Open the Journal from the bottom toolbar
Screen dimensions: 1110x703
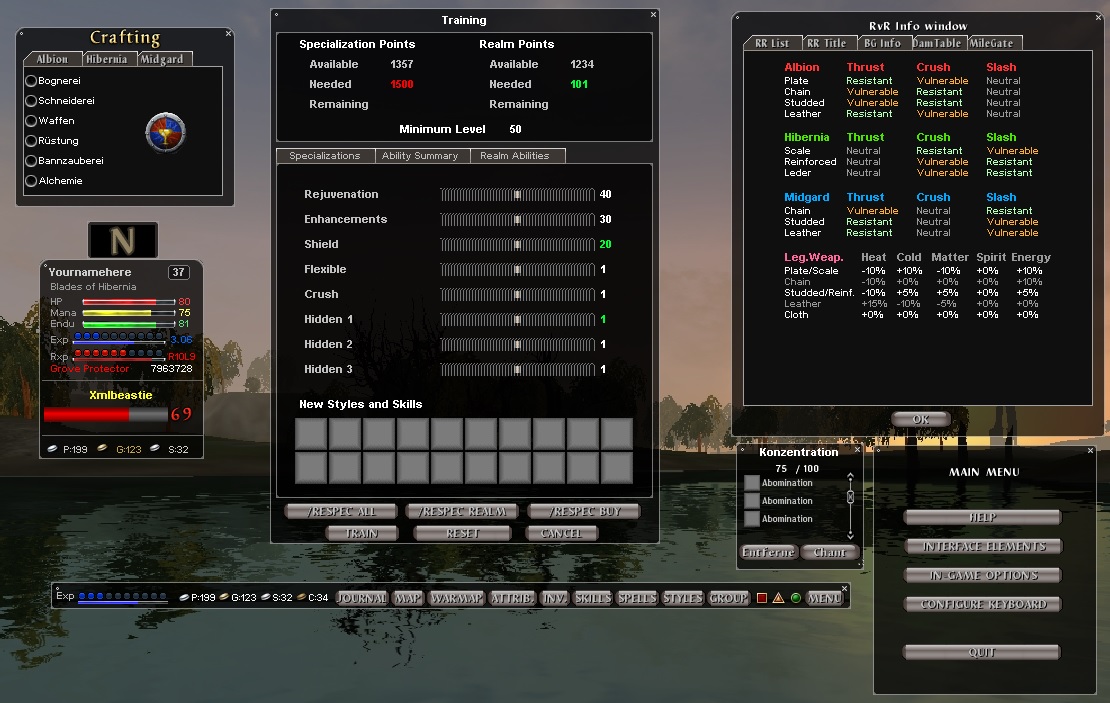(x=362, y=598)
